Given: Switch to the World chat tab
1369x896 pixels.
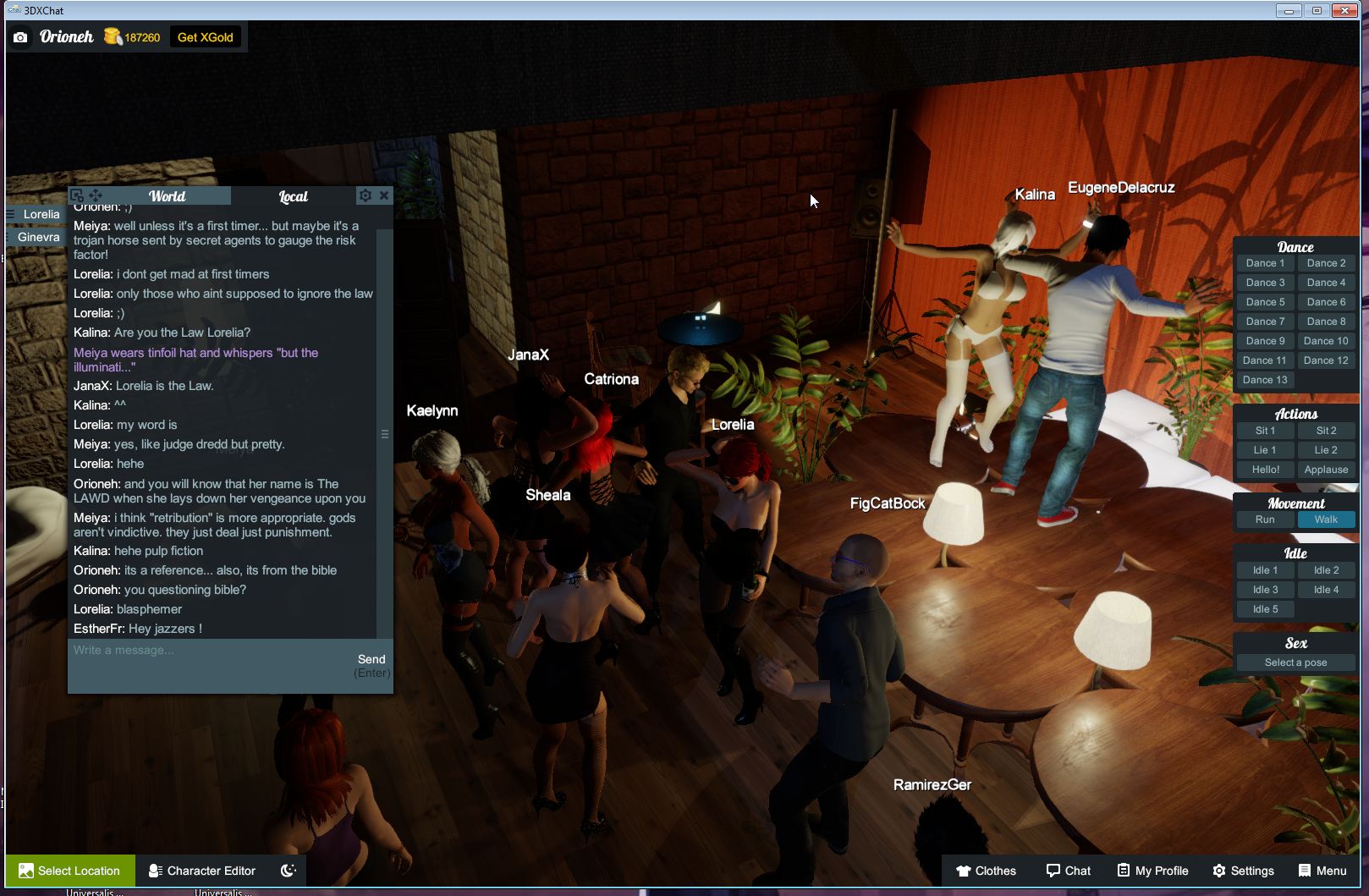Looking at the screenshot, I should [167, 195].
